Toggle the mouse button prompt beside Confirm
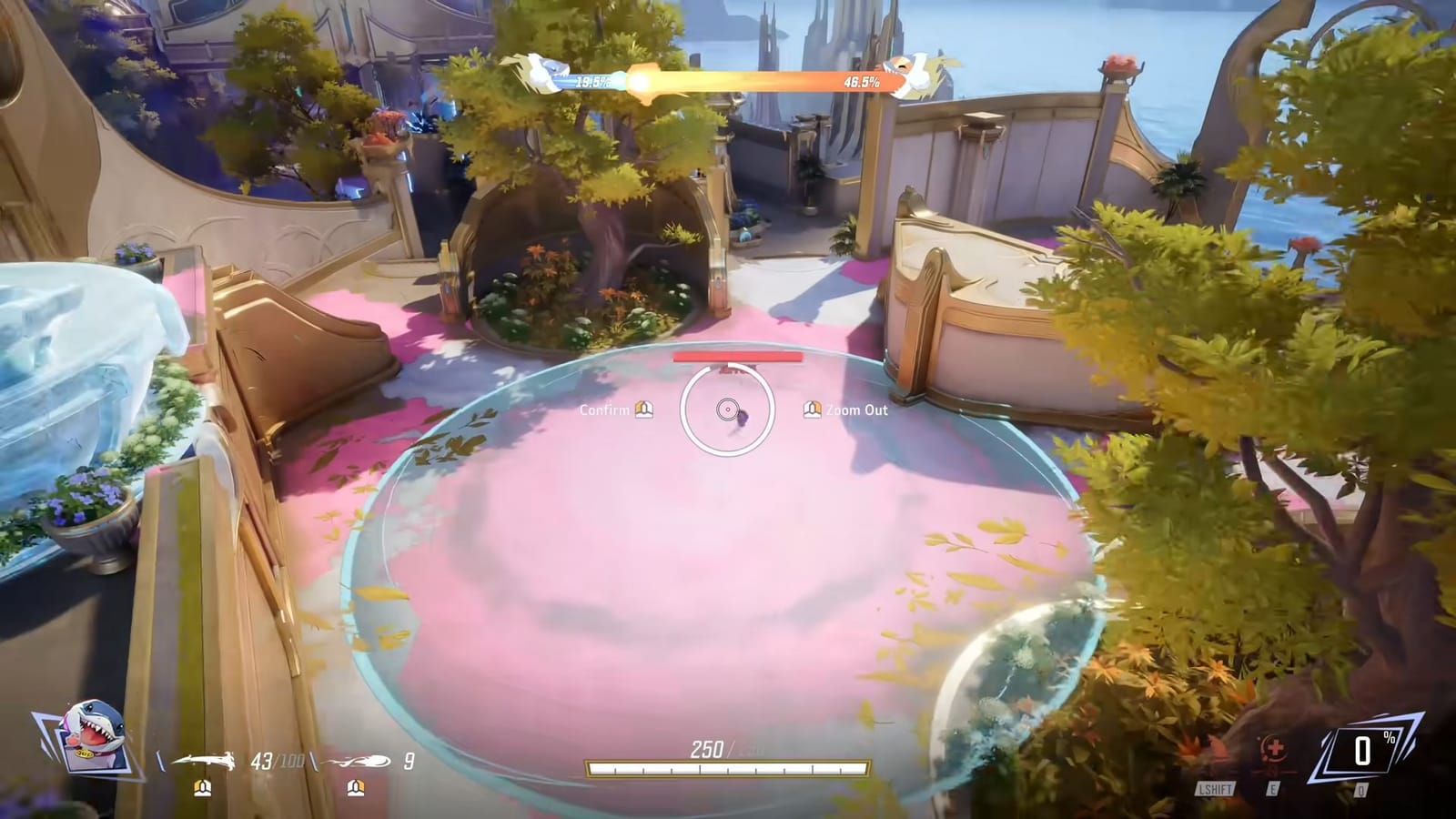 (646, 409)
